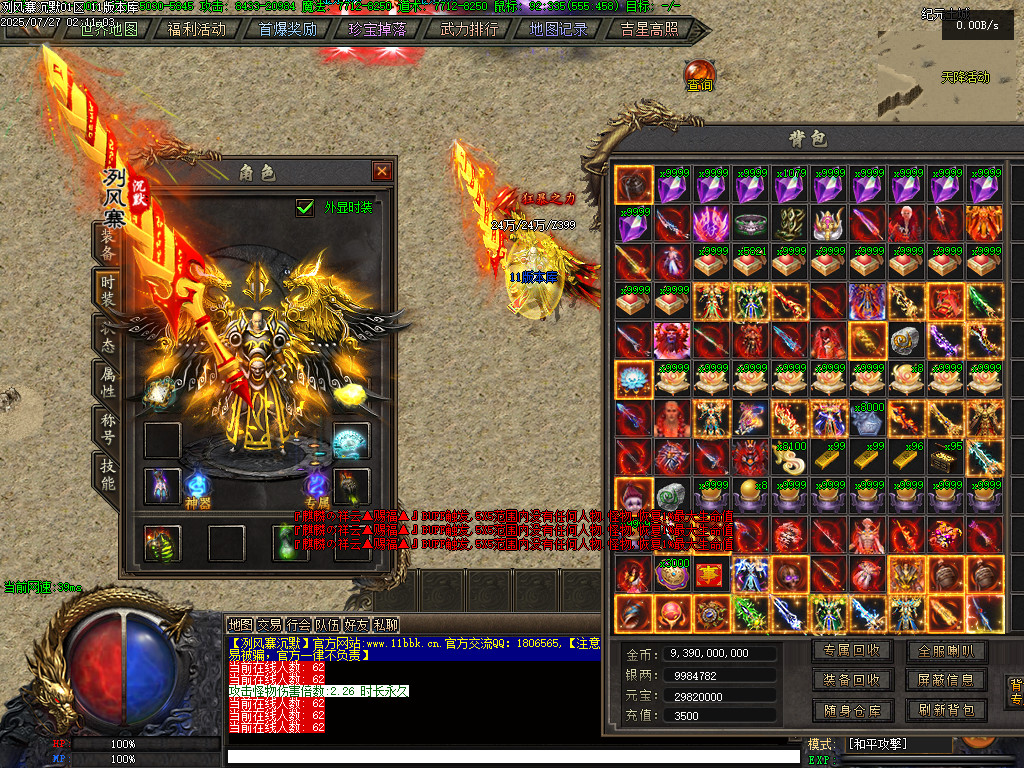Click the 全服喇叭 server broadcast button
The width and height of the screenshot is (1024, 768).
click(x=946, y=651)
